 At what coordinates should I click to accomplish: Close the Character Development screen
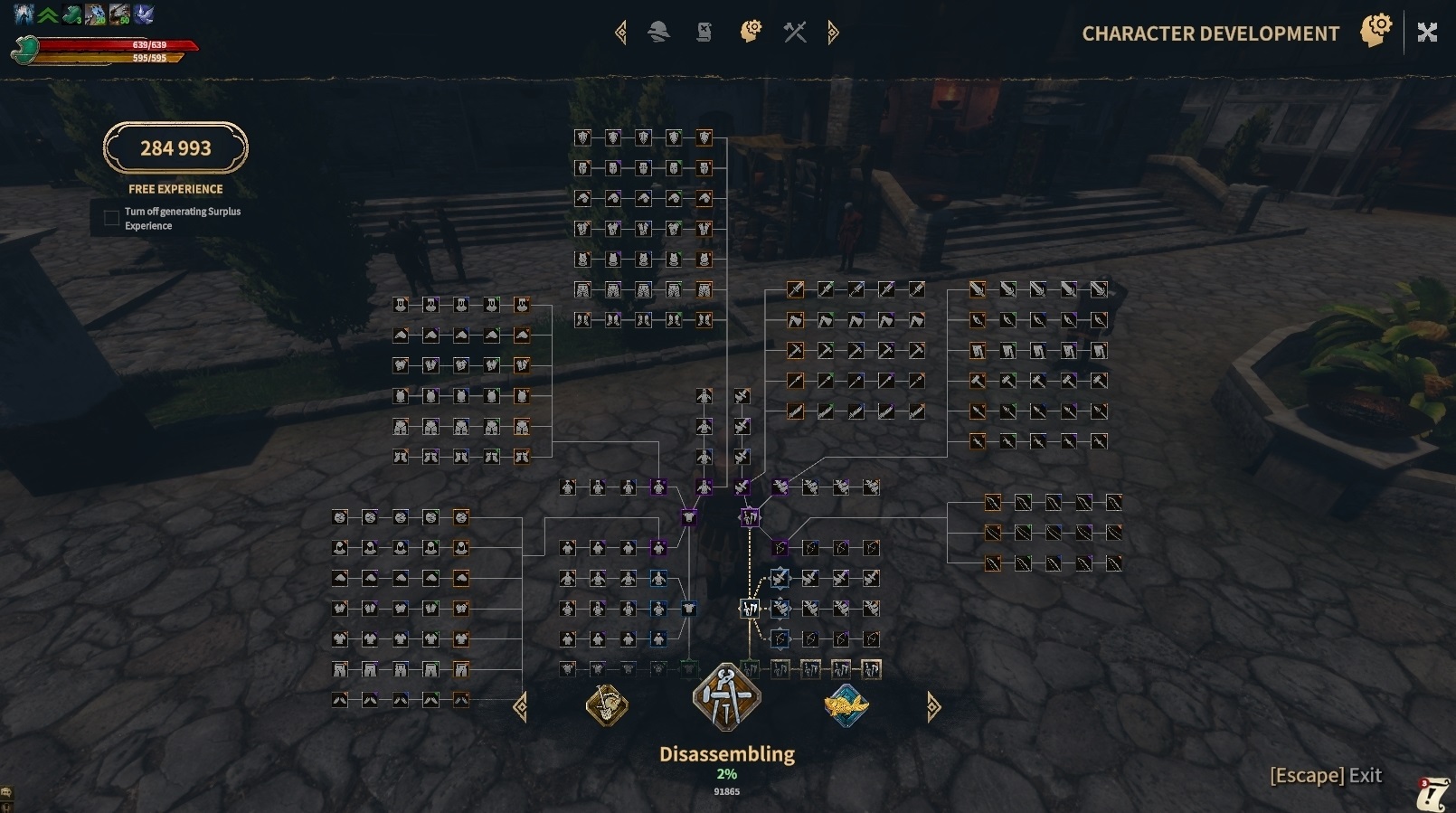pyautogui.click(x=1427, y=33)
